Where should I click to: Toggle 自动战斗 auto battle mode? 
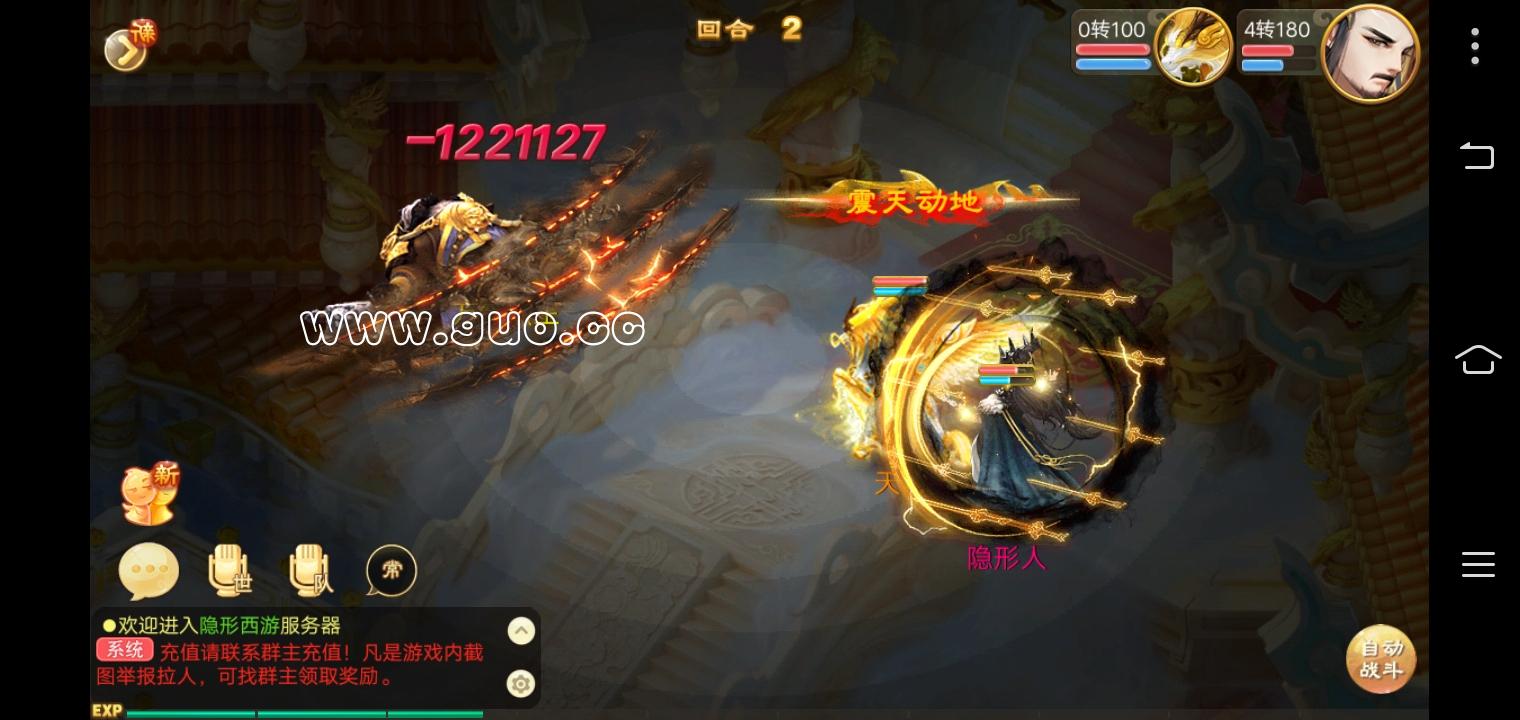click(1381, 659)
